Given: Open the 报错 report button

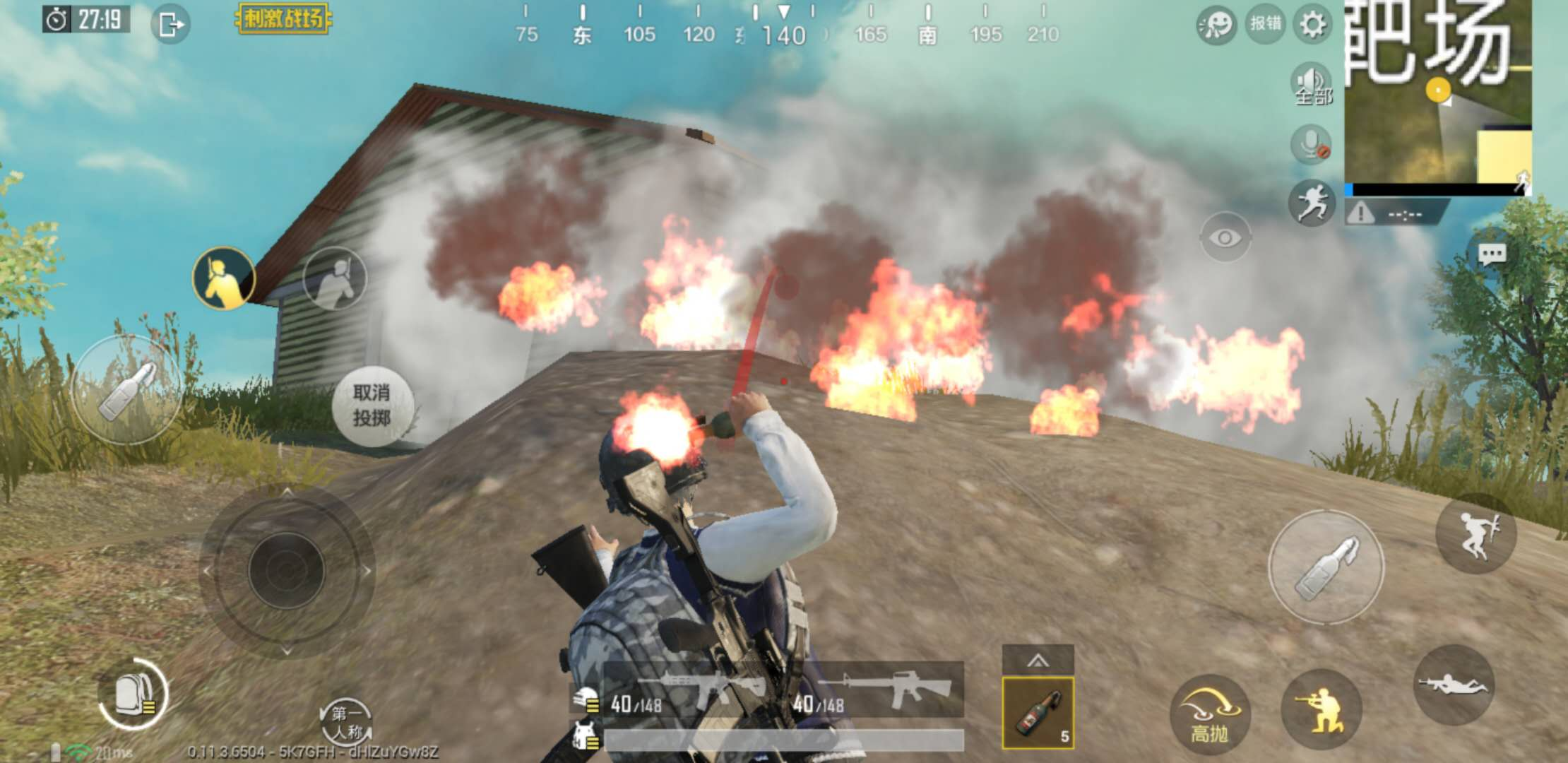Looking at the screenshot, I should [x=1265, y=24].
